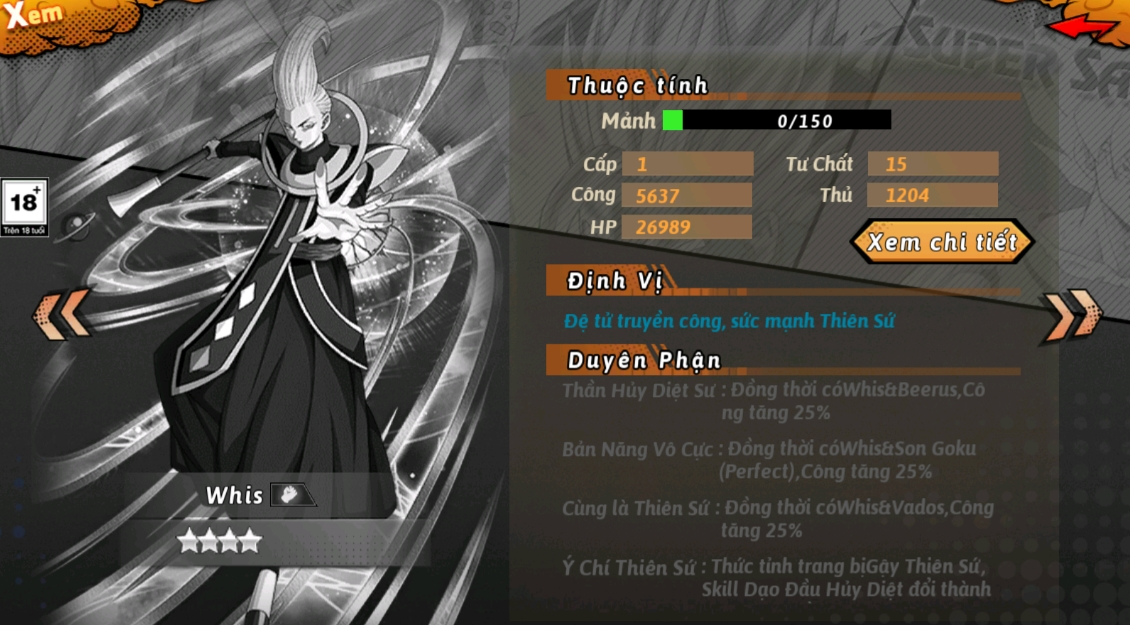Go back with the red arrow
Viewport: 1130px width, 625px height.
click(1083, 27)
